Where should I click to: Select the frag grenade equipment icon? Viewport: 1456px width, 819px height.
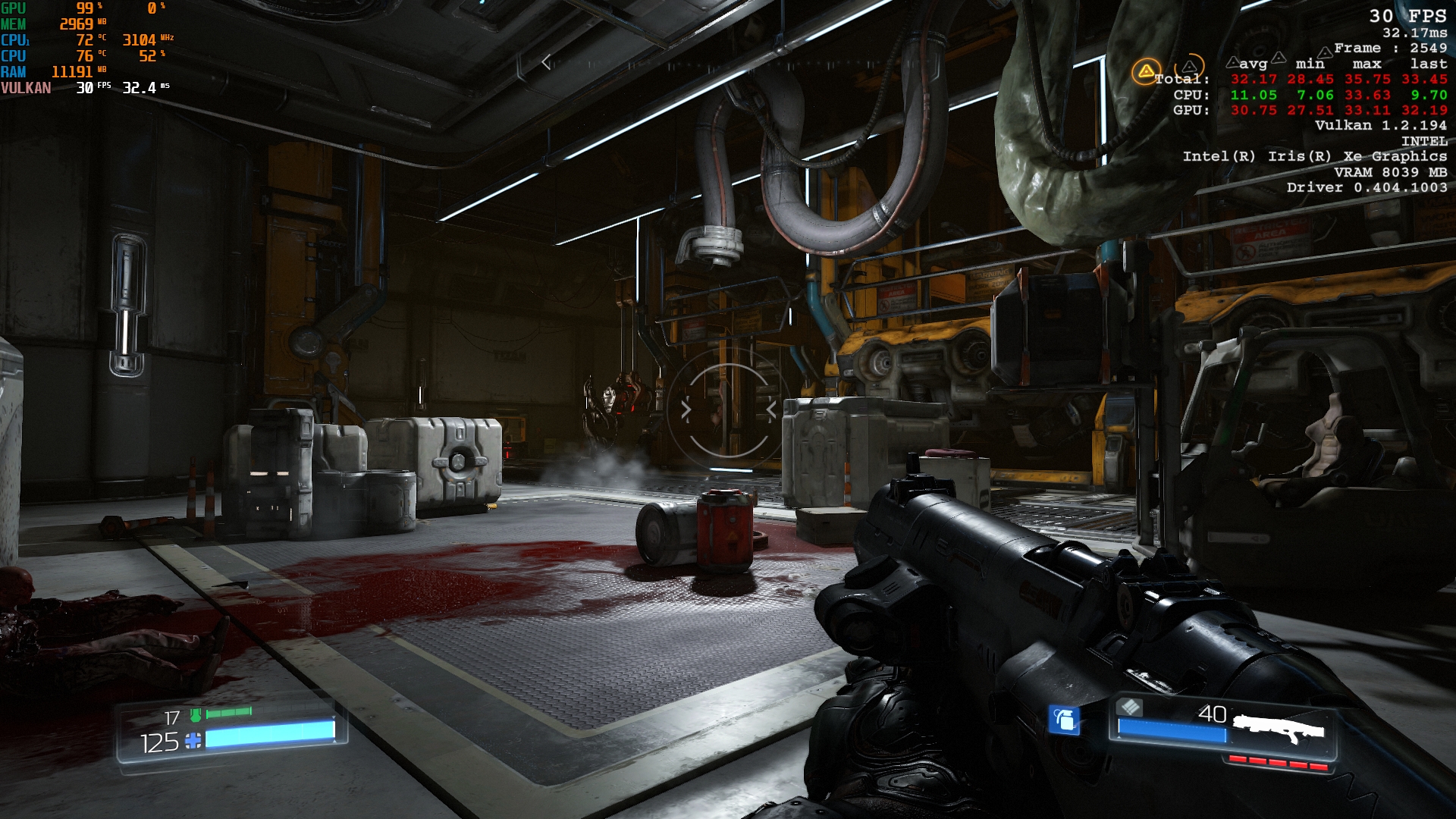click(1064, 719)
